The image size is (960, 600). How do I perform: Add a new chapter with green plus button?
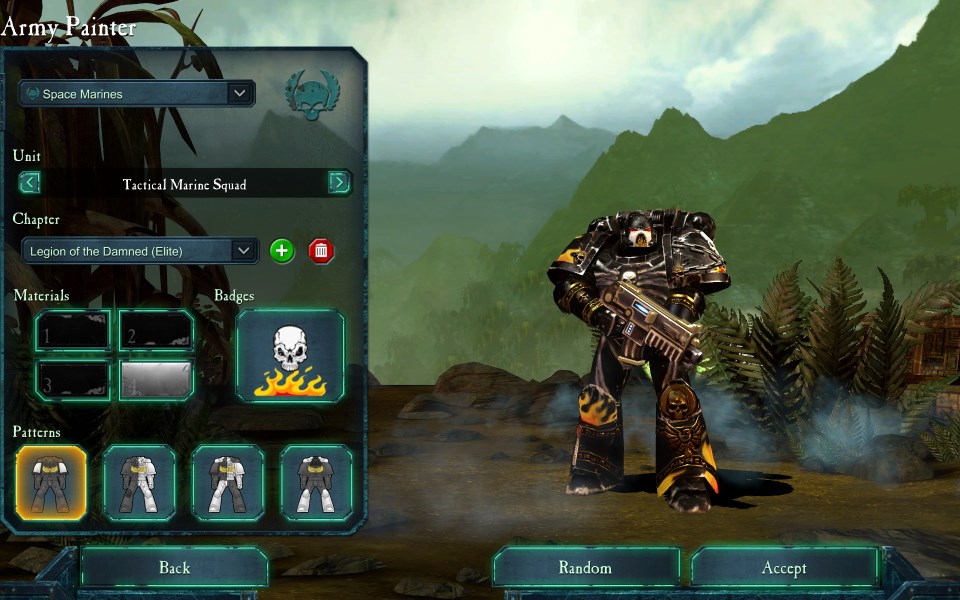coord(282,251)
